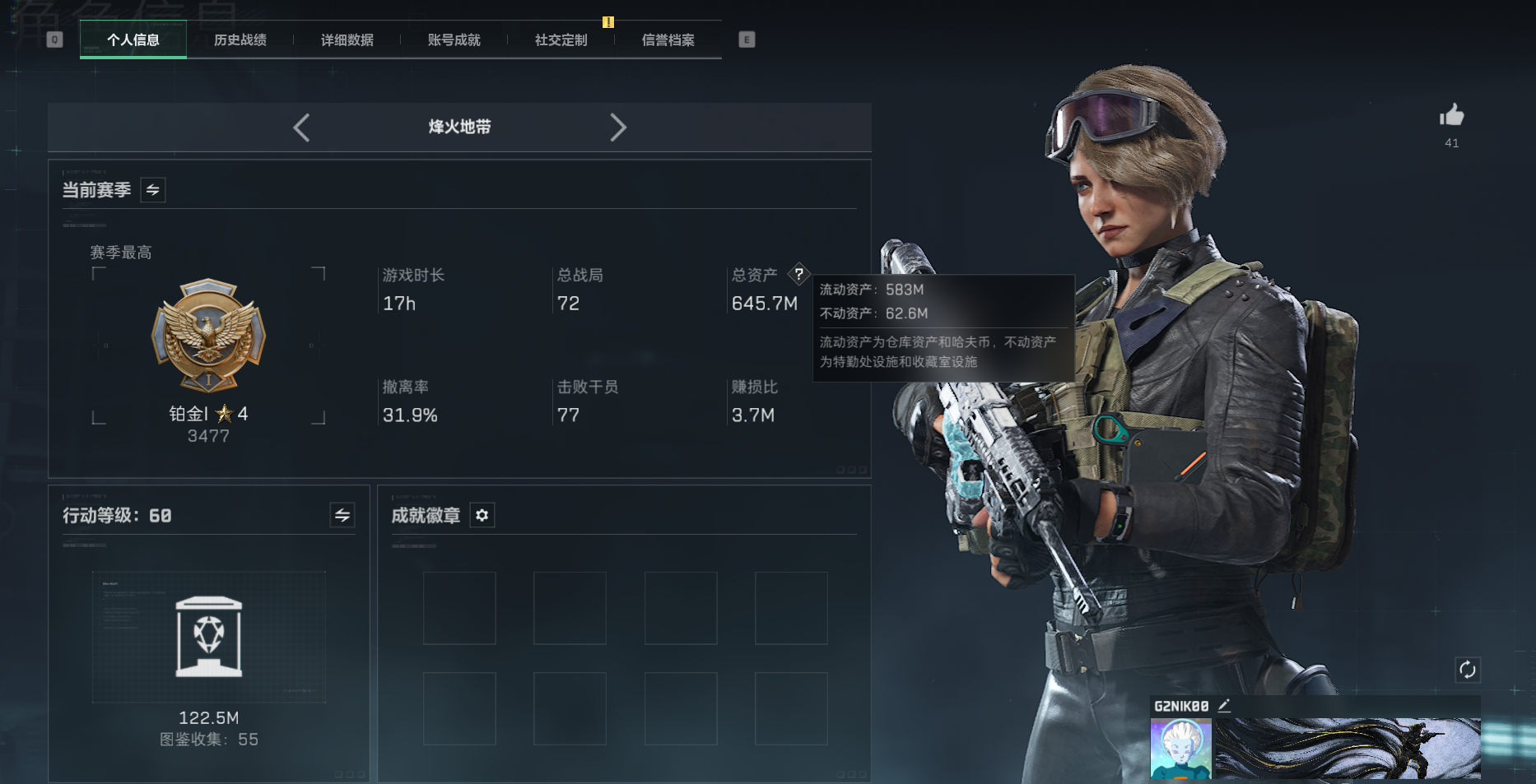Select the collection display case thumbnail
Screen dimensions: 1536x784
[x=209, y=637]
